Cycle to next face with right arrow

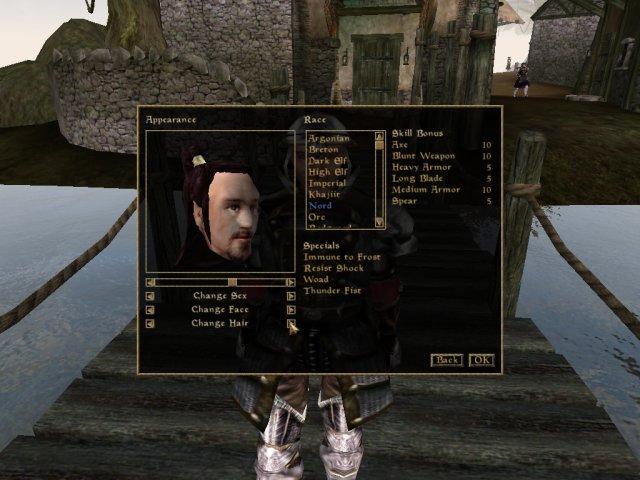(x=291, y=310)
